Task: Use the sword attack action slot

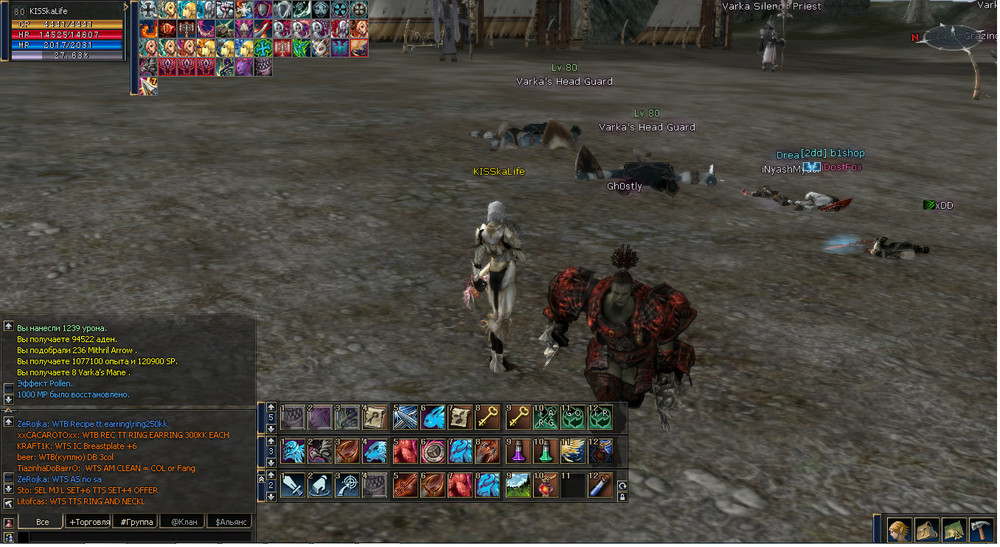Action: [x=292, y=486]
